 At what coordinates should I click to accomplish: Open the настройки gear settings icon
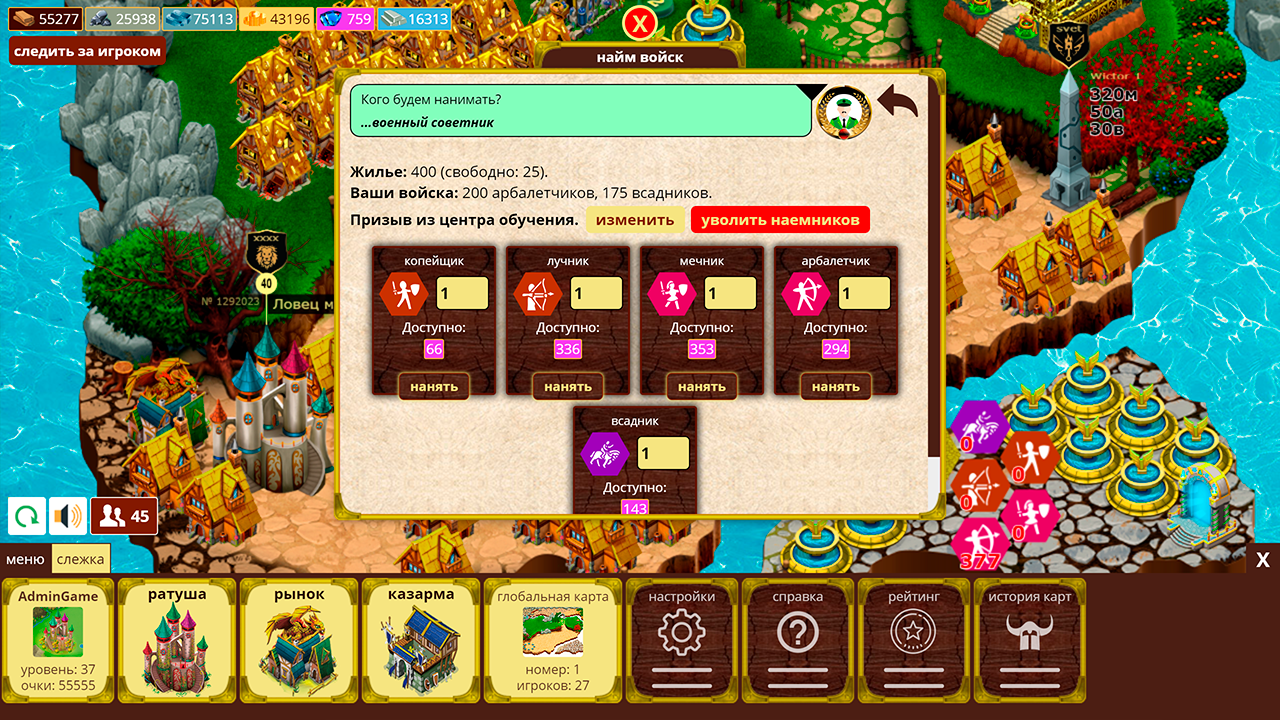tap(681, 632)
